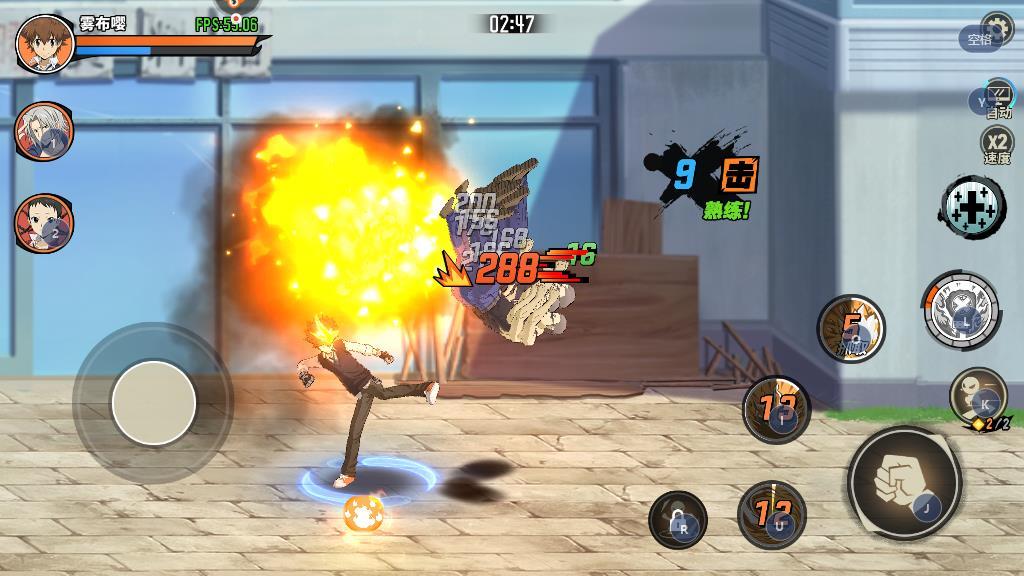The height and width of the screenshot is (576, 1024).
Task: Tap the virtual joystick center knob
Action: tap(153, 403)
